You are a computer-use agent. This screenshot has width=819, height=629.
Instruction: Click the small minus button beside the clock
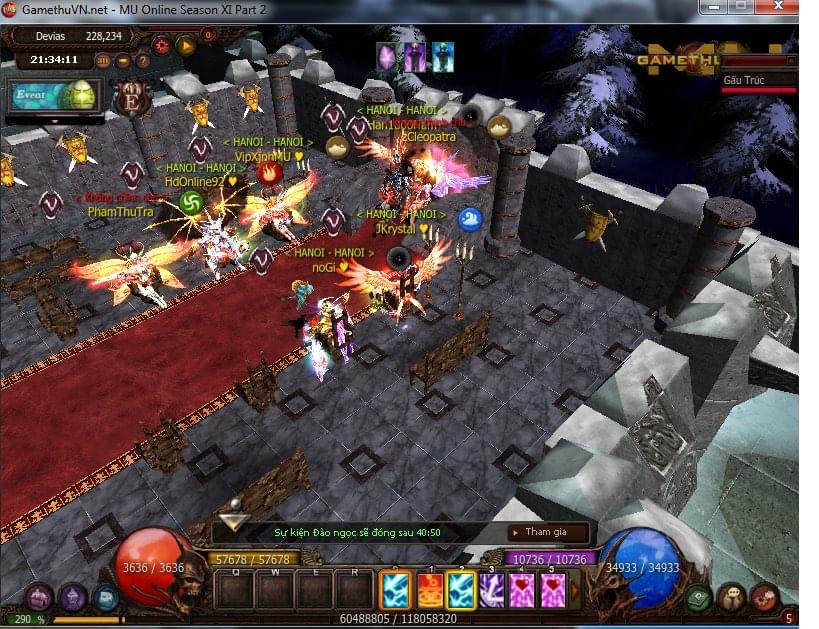[123, 60]
